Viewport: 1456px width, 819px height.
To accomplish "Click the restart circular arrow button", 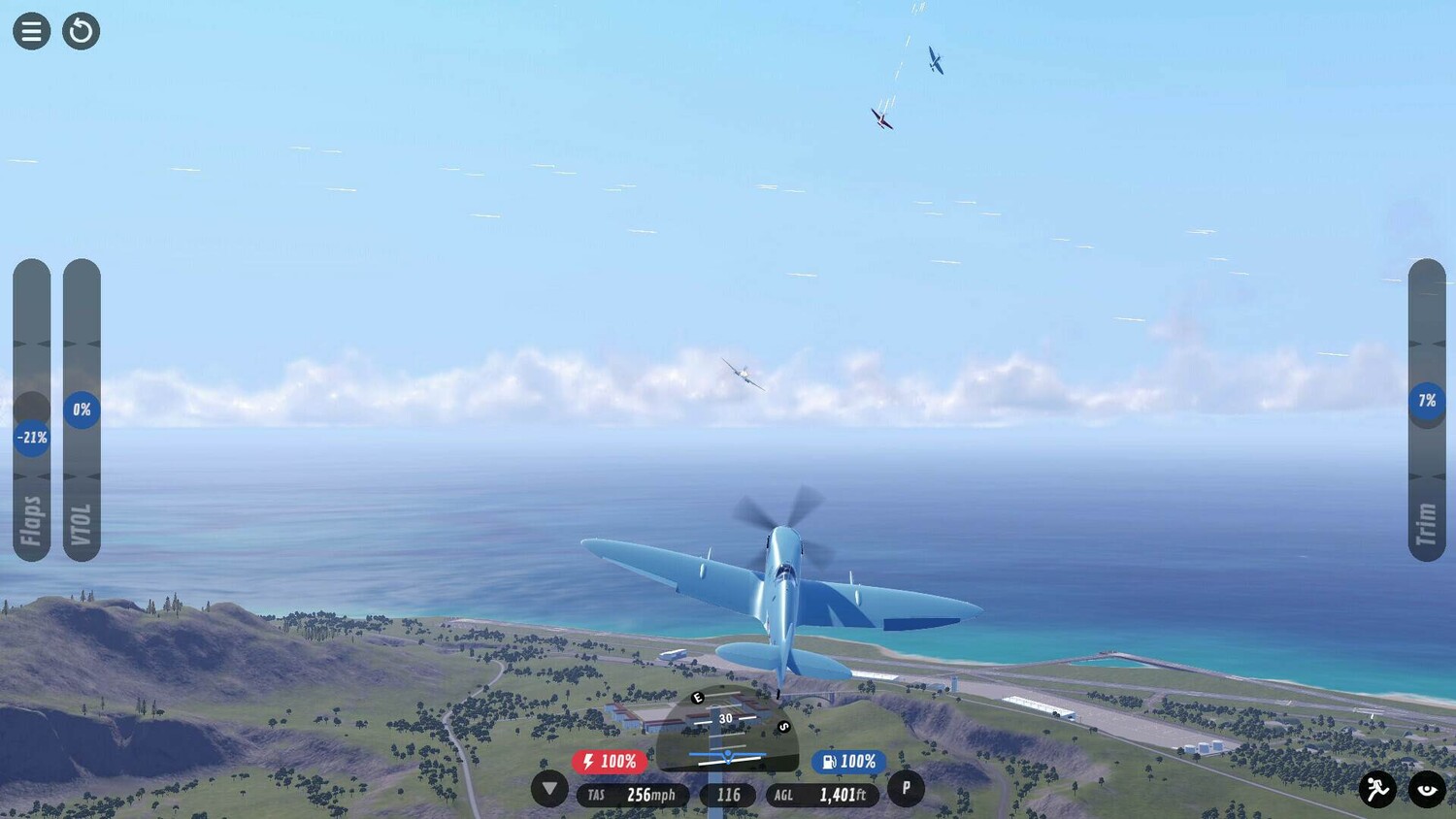I will [x=82, y=31].
